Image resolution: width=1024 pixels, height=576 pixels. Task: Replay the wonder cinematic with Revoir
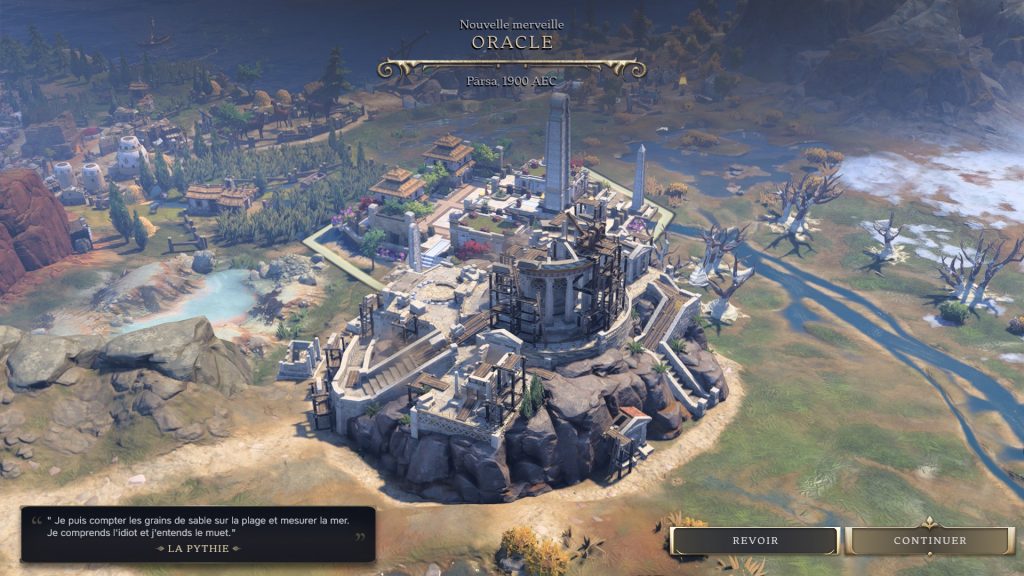point(755,541)
